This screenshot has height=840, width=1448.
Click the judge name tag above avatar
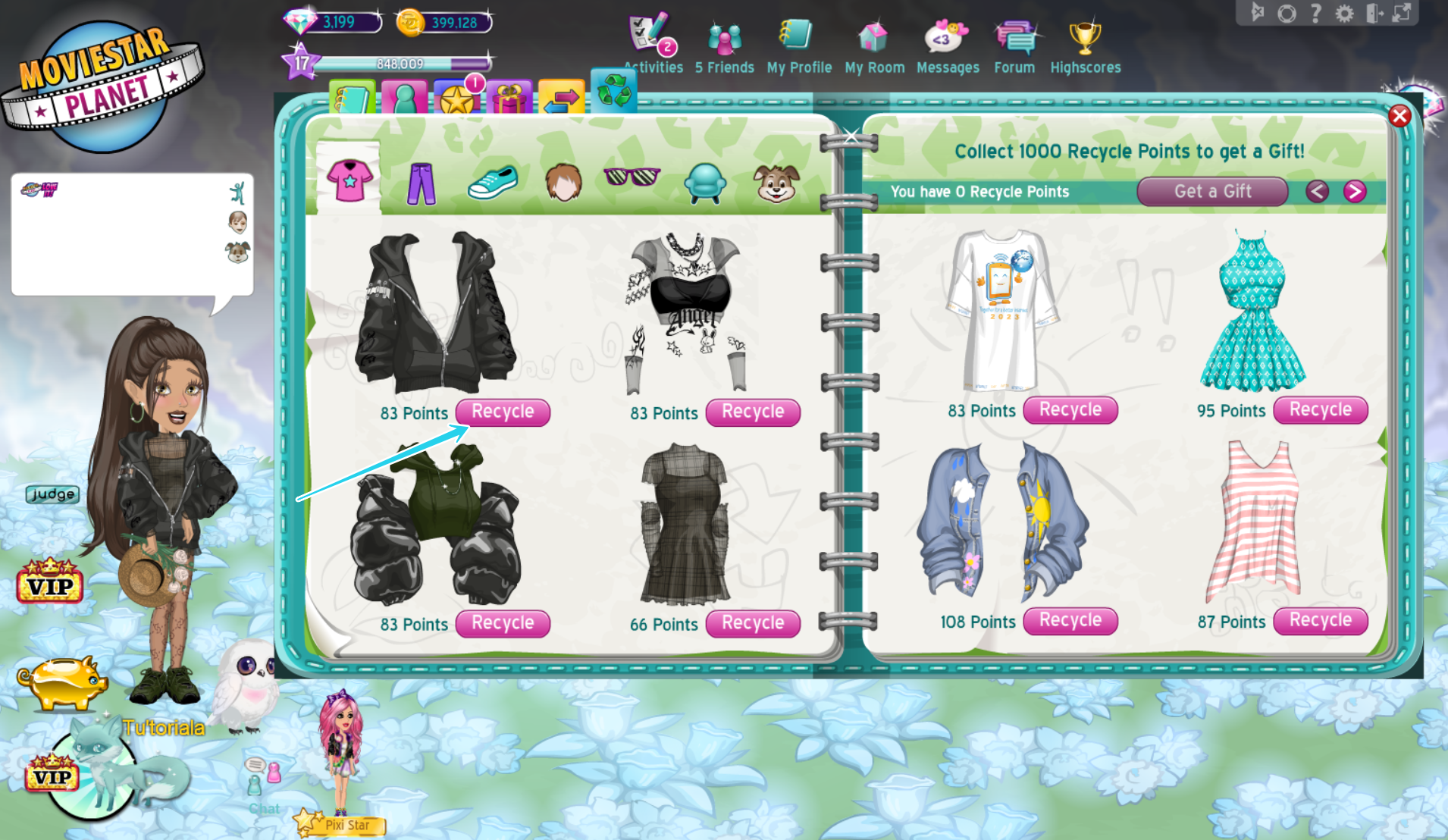coord(51,494)
